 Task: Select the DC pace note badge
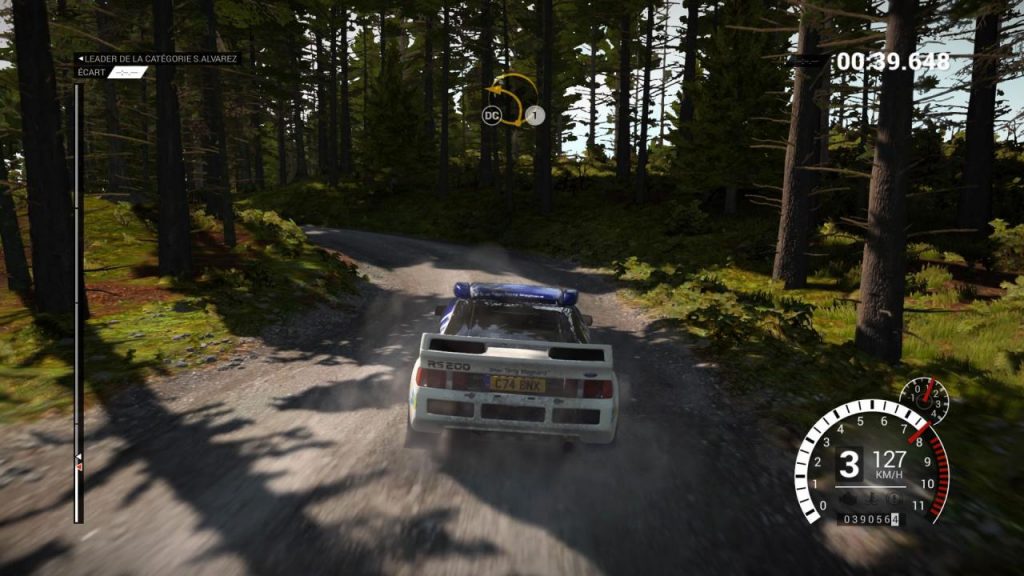pos(491,116)
